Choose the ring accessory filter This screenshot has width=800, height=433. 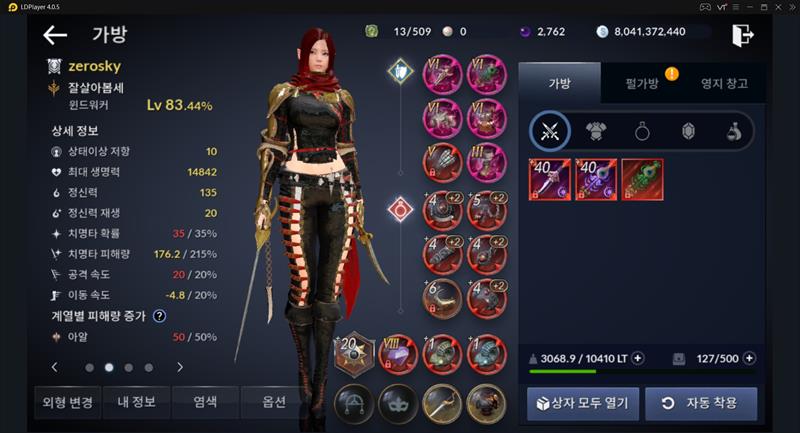click(x=642, y=131)
